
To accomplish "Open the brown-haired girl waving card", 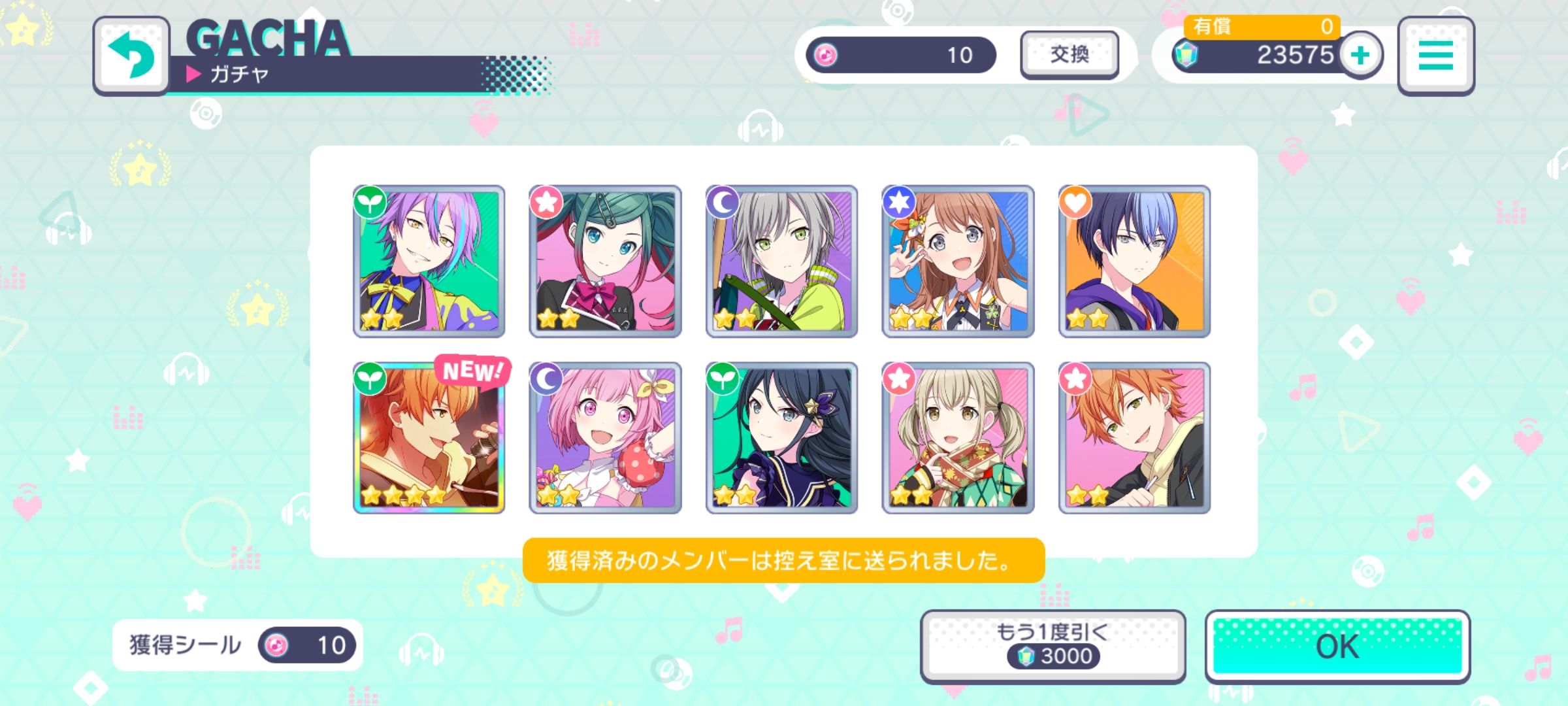I will point(958,261).
